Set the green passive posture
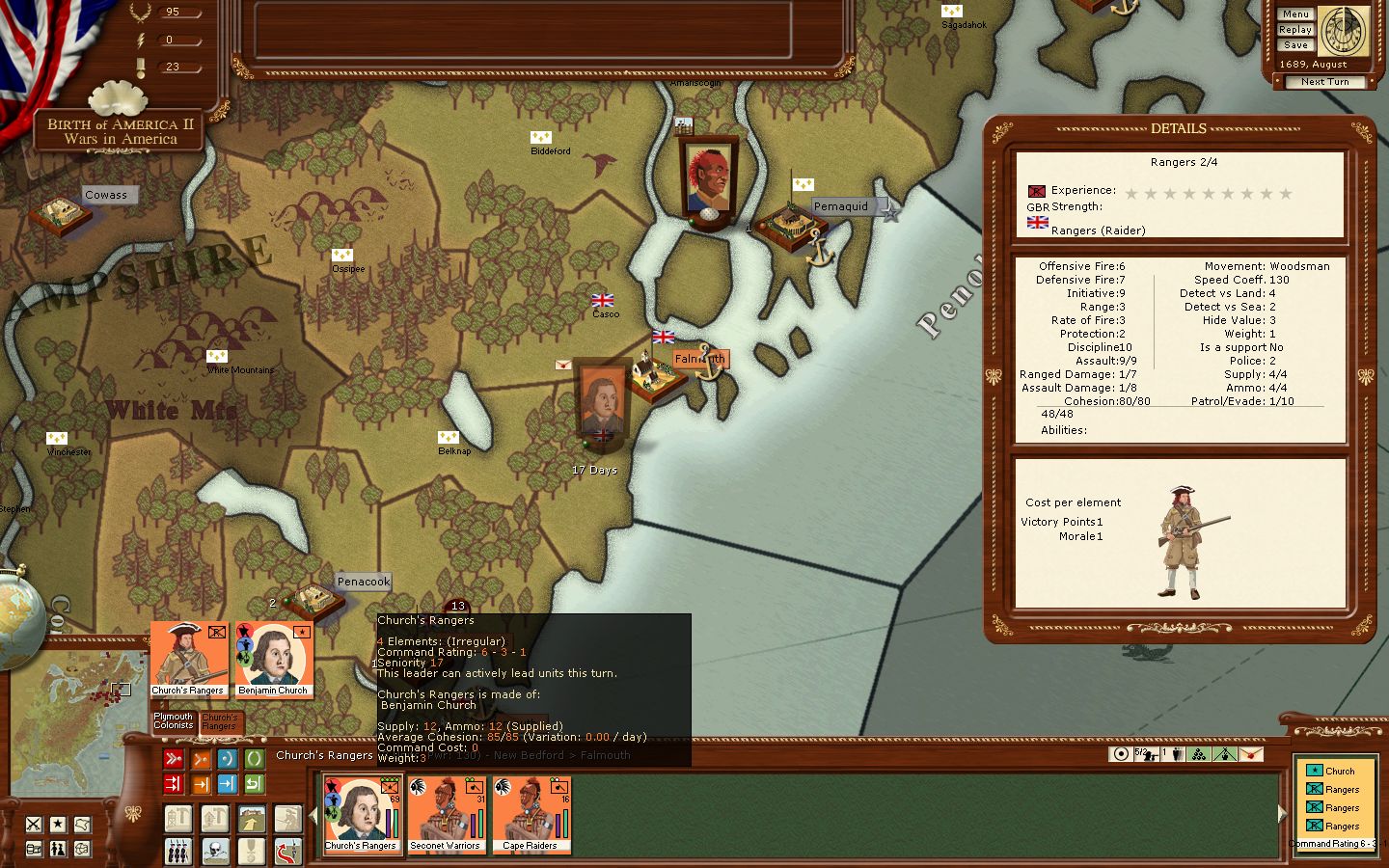 tap(254, 759)
